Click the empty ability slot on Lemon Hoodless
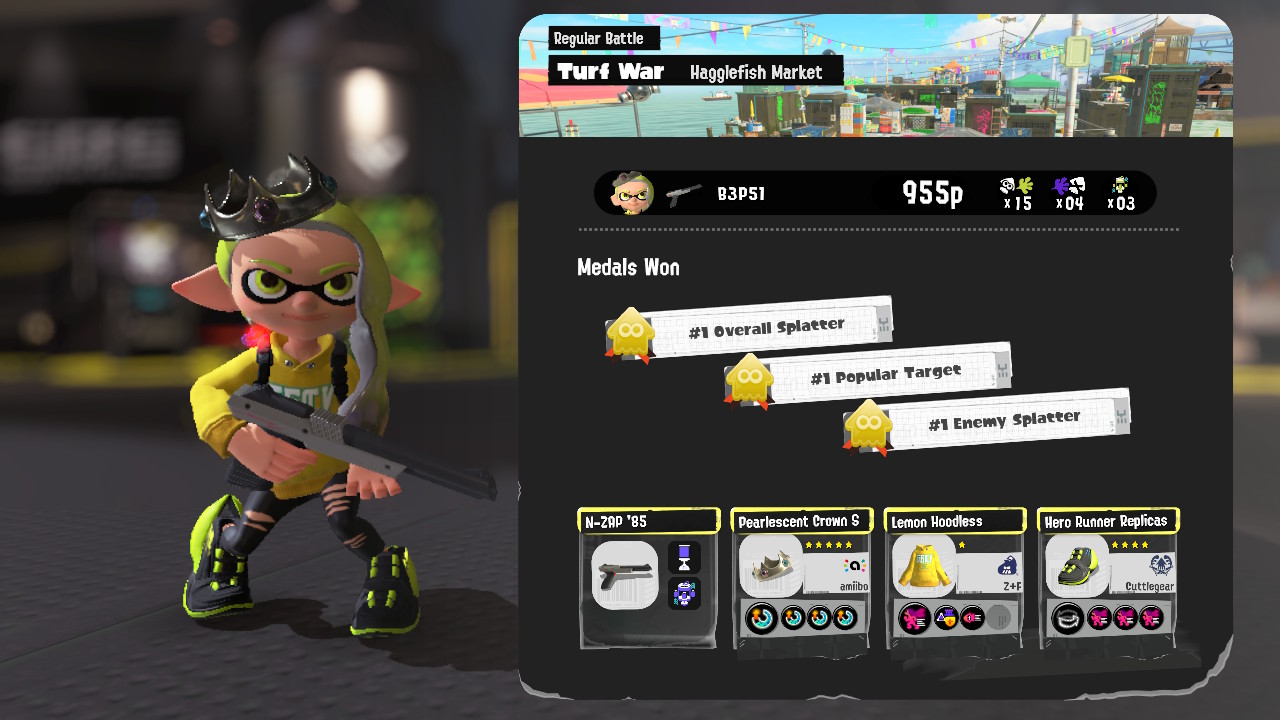The image size is (1280, 720). click(x=1000, y=615)
